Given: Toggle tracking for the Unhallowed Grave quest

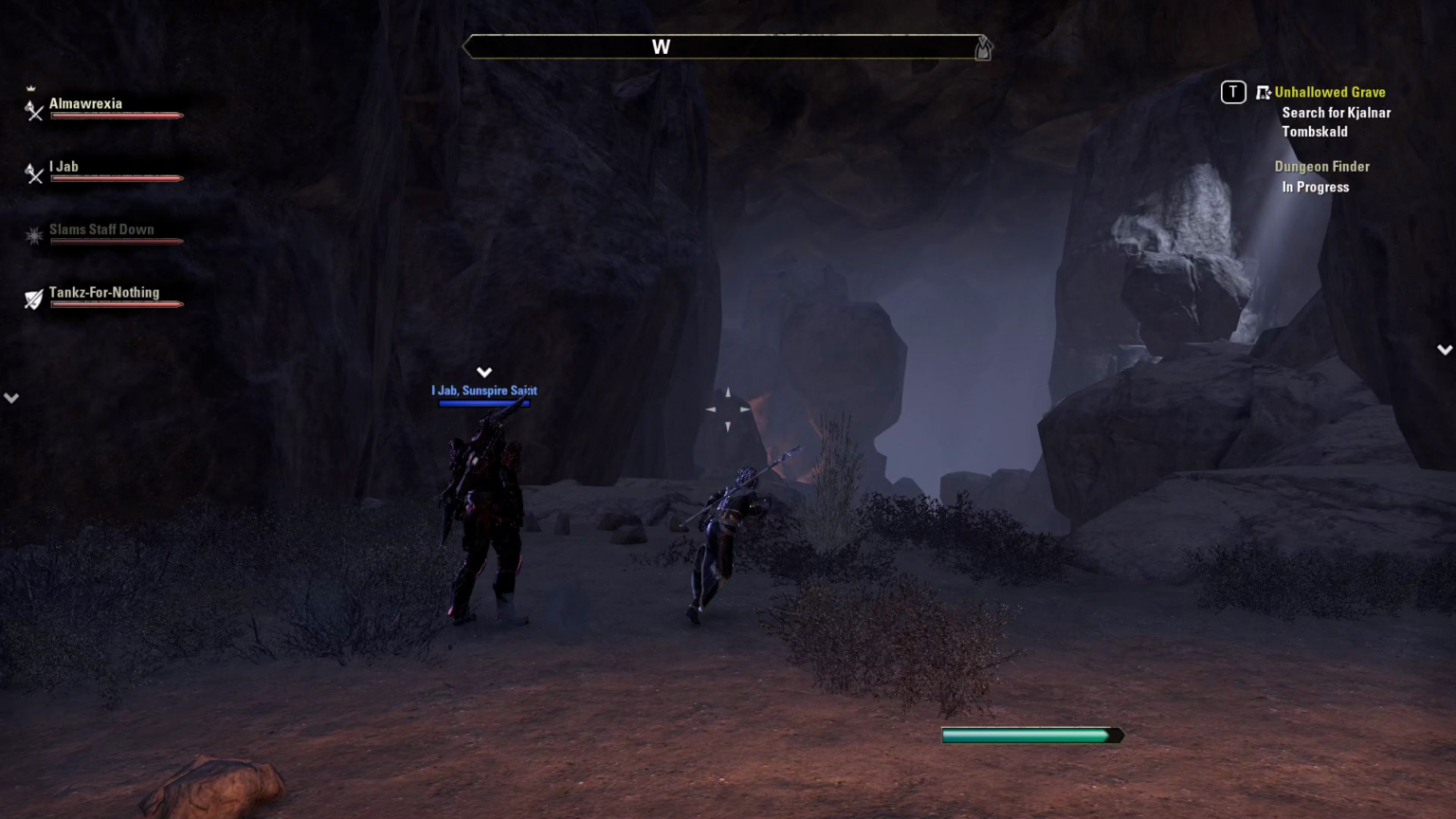Looking at the screenshot, I should 1330,92.
